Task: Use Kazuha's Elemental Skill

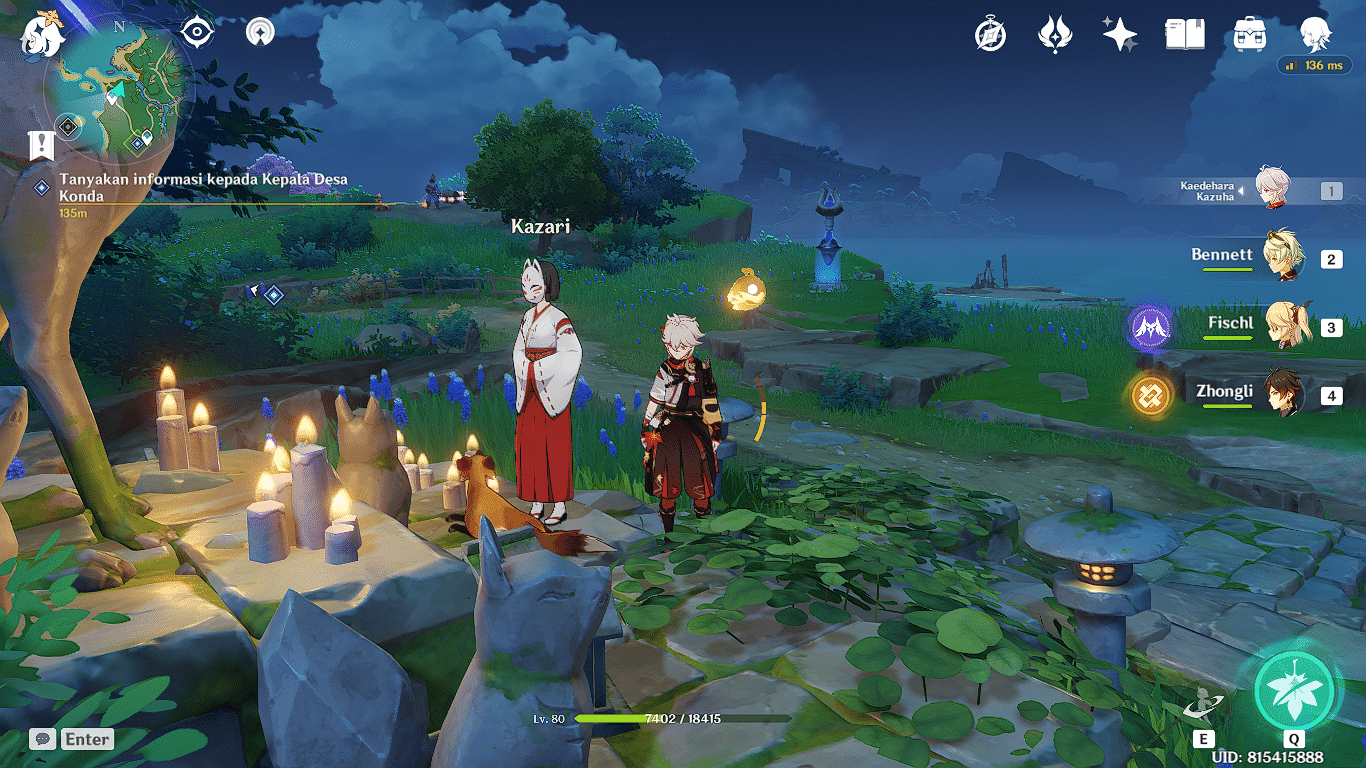Action: pyautogui.click(x=1203, y=705)
